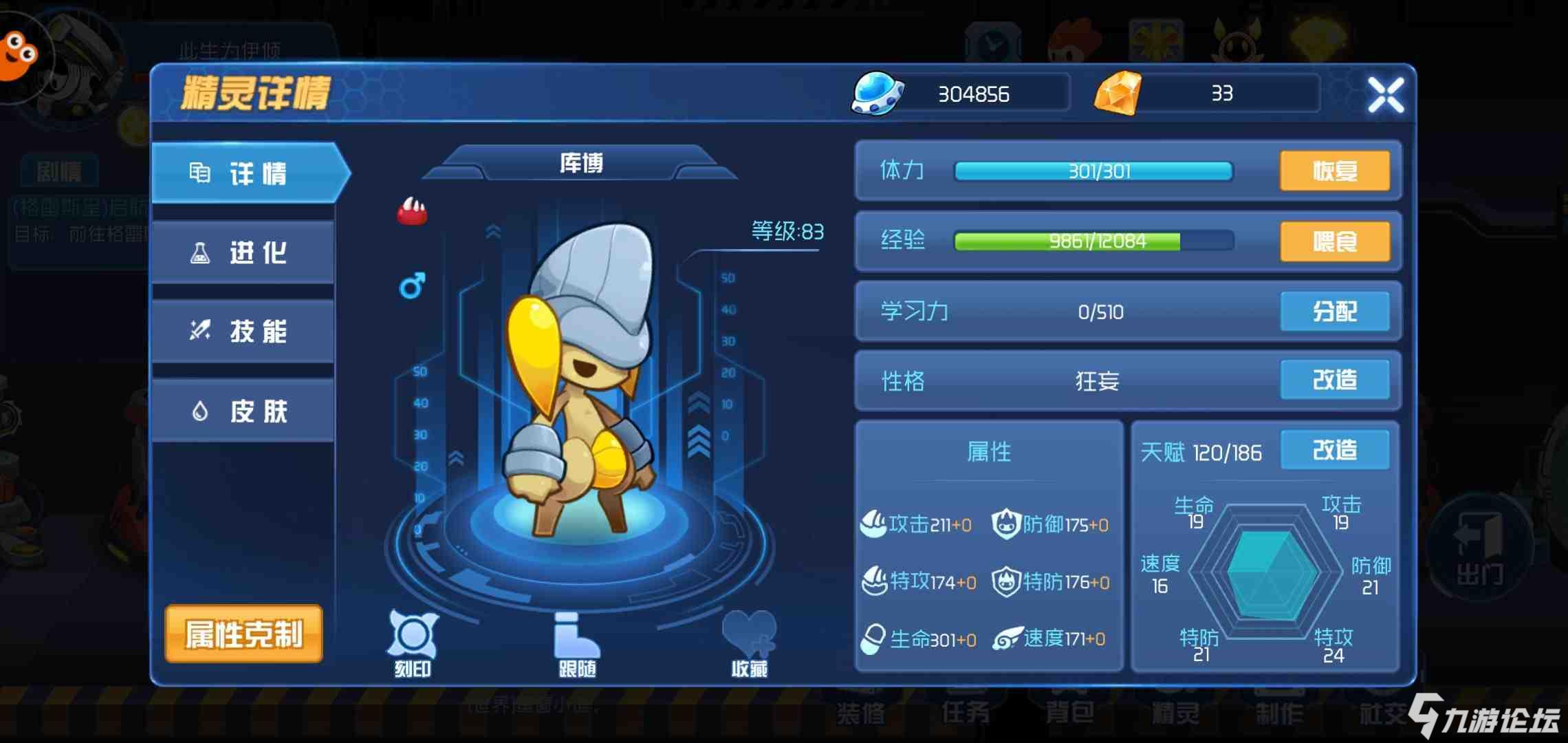
Task: Click the red claw trait icon
Action: tap(413, 210)
